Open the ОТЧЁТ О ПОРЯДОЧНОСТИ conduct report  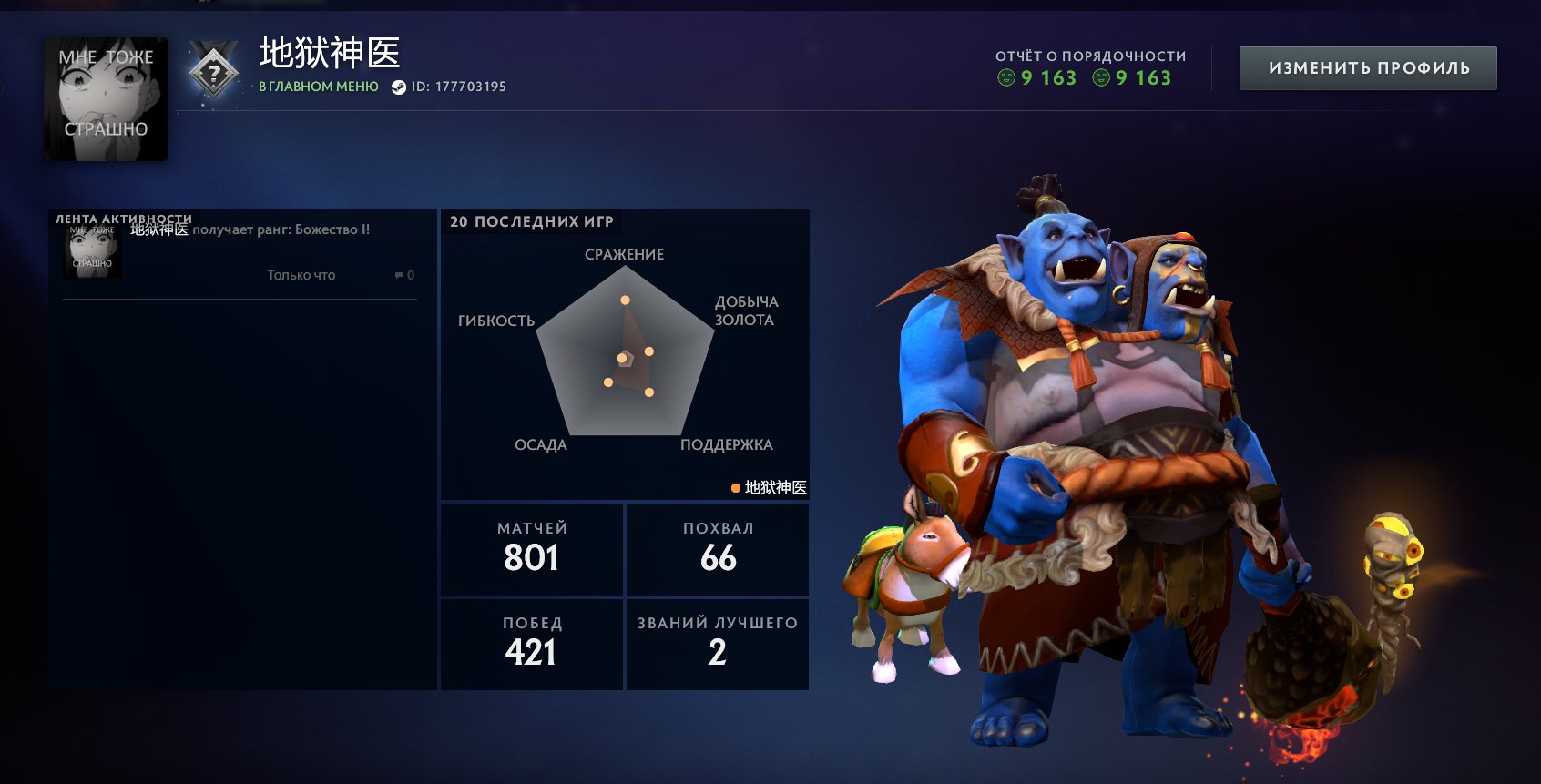point(1089,68)
